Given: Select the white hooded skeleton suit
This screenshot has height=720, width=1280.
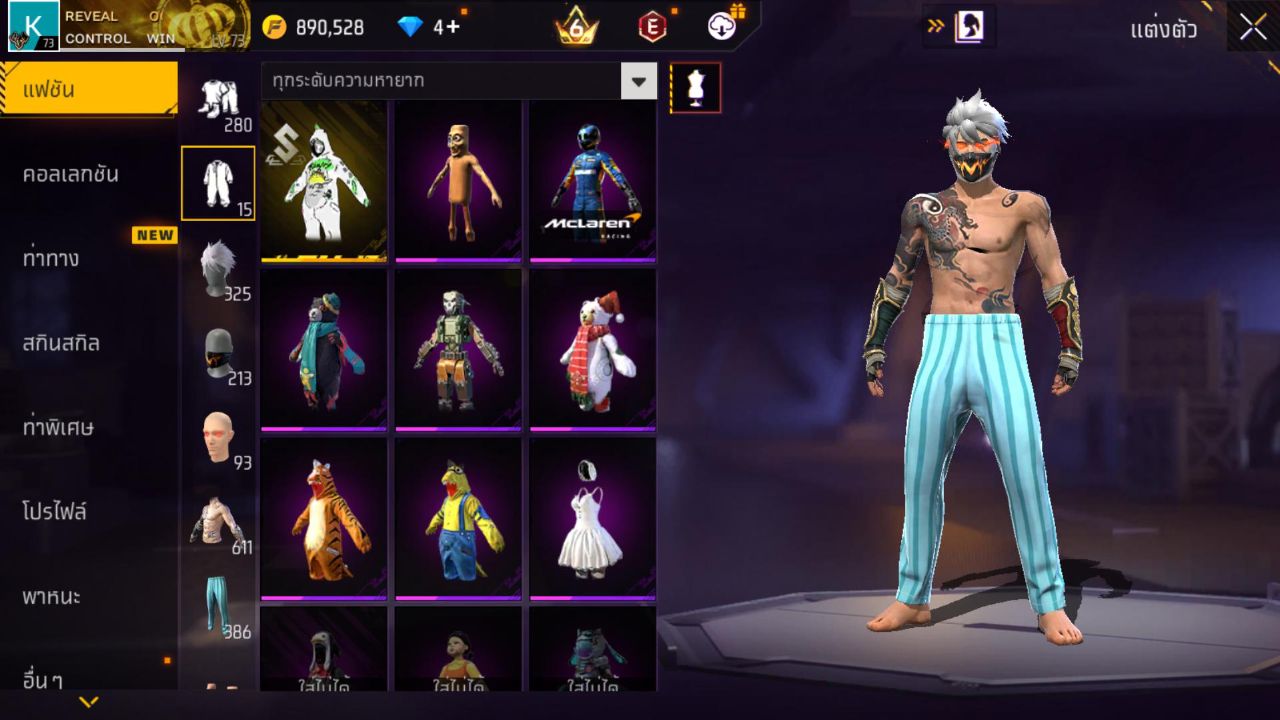Looking at the screenshot, I should [324, 180].
